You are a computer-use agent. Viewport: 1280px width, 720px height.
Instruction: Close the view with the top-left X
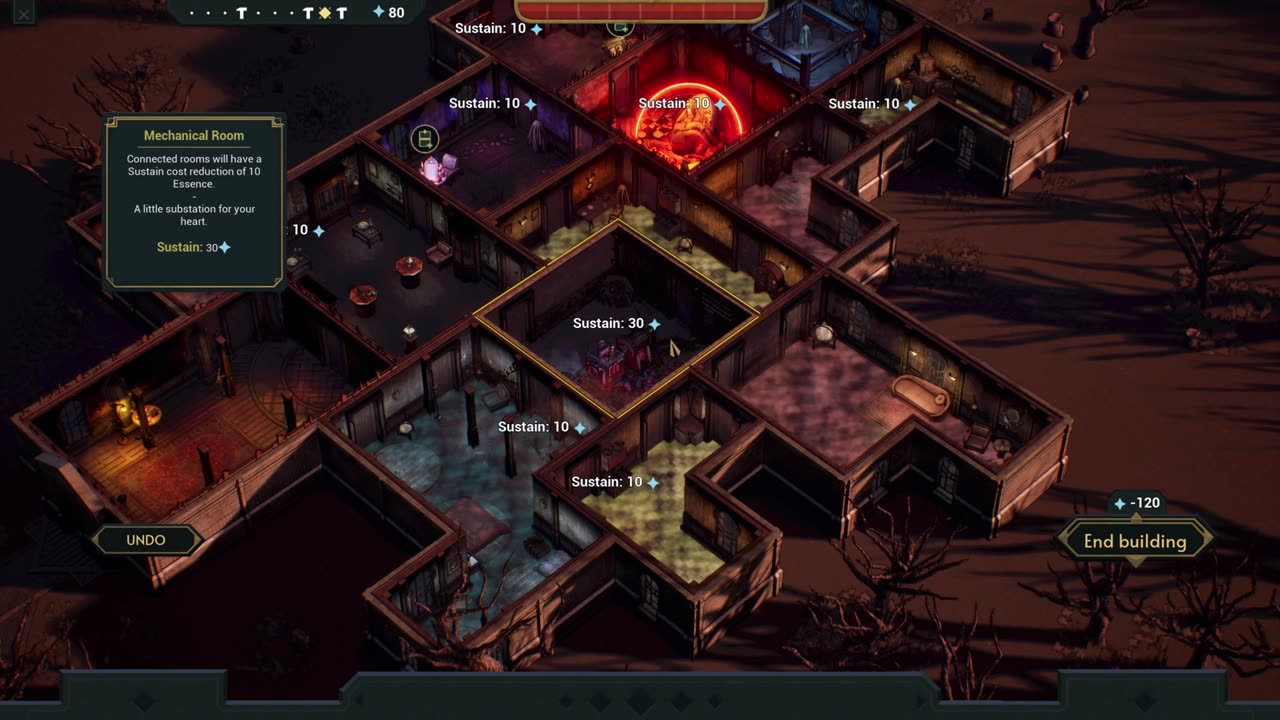tap(23, 14)
